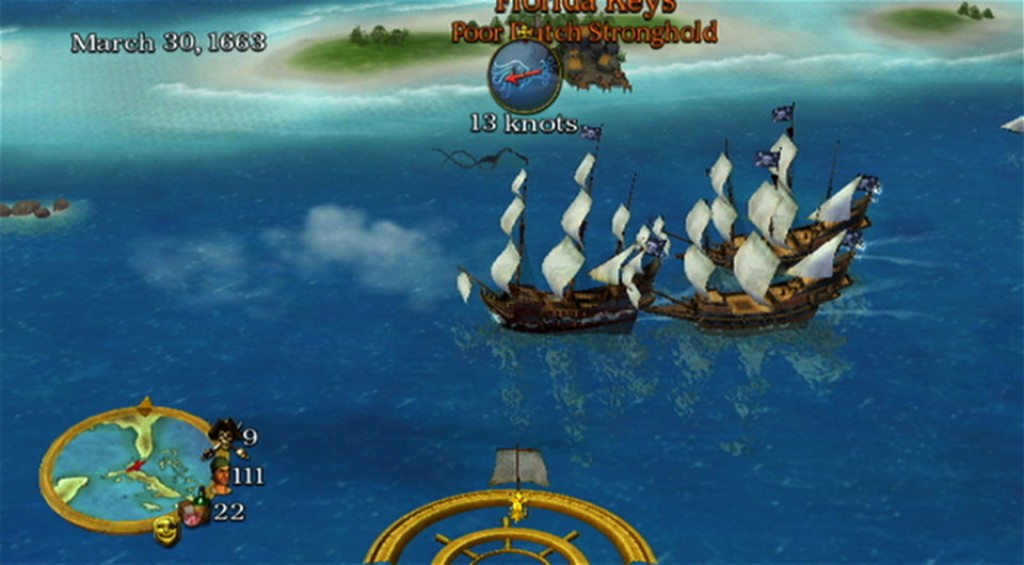Click the pirate skull notoriety icon

(x=223, y=435)
